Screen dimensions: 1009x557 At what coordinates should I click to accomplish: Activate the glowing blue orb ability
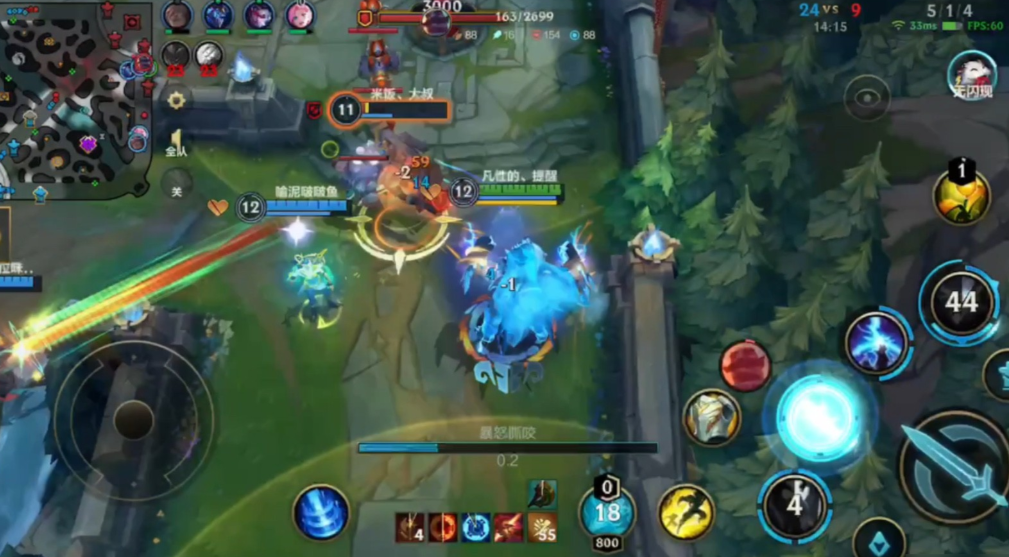coord(819,415)
